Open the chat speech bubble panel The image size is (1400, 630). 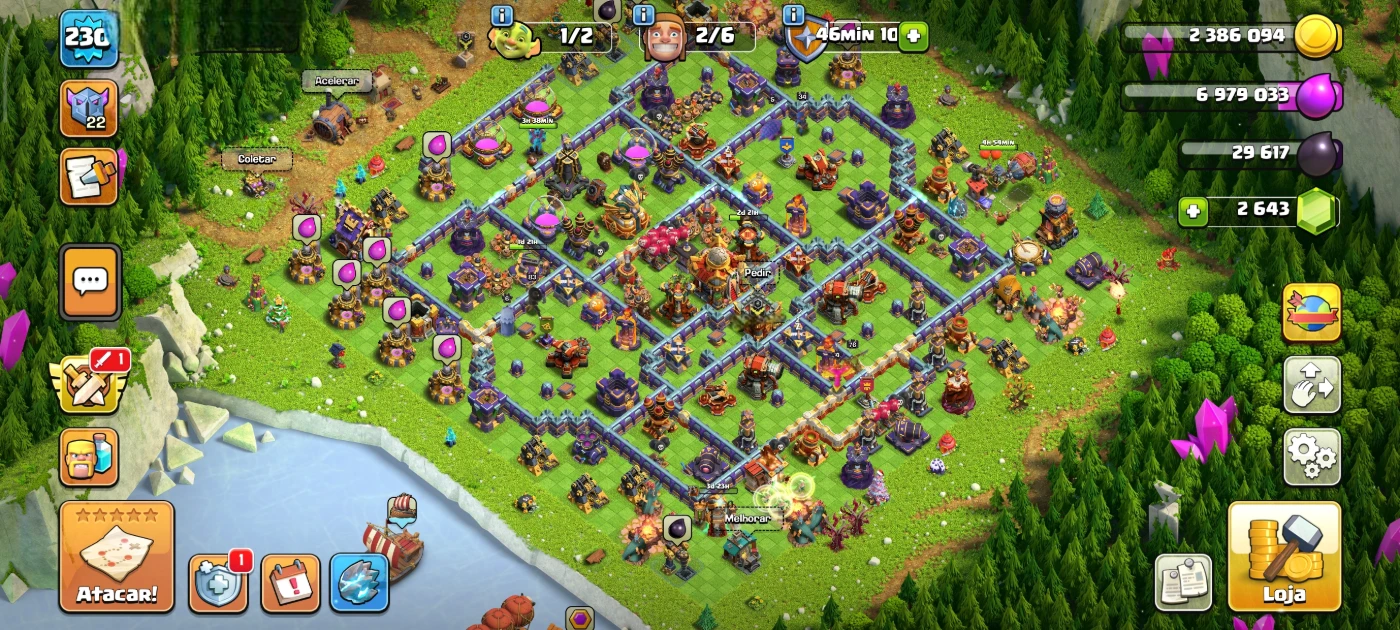90,282
